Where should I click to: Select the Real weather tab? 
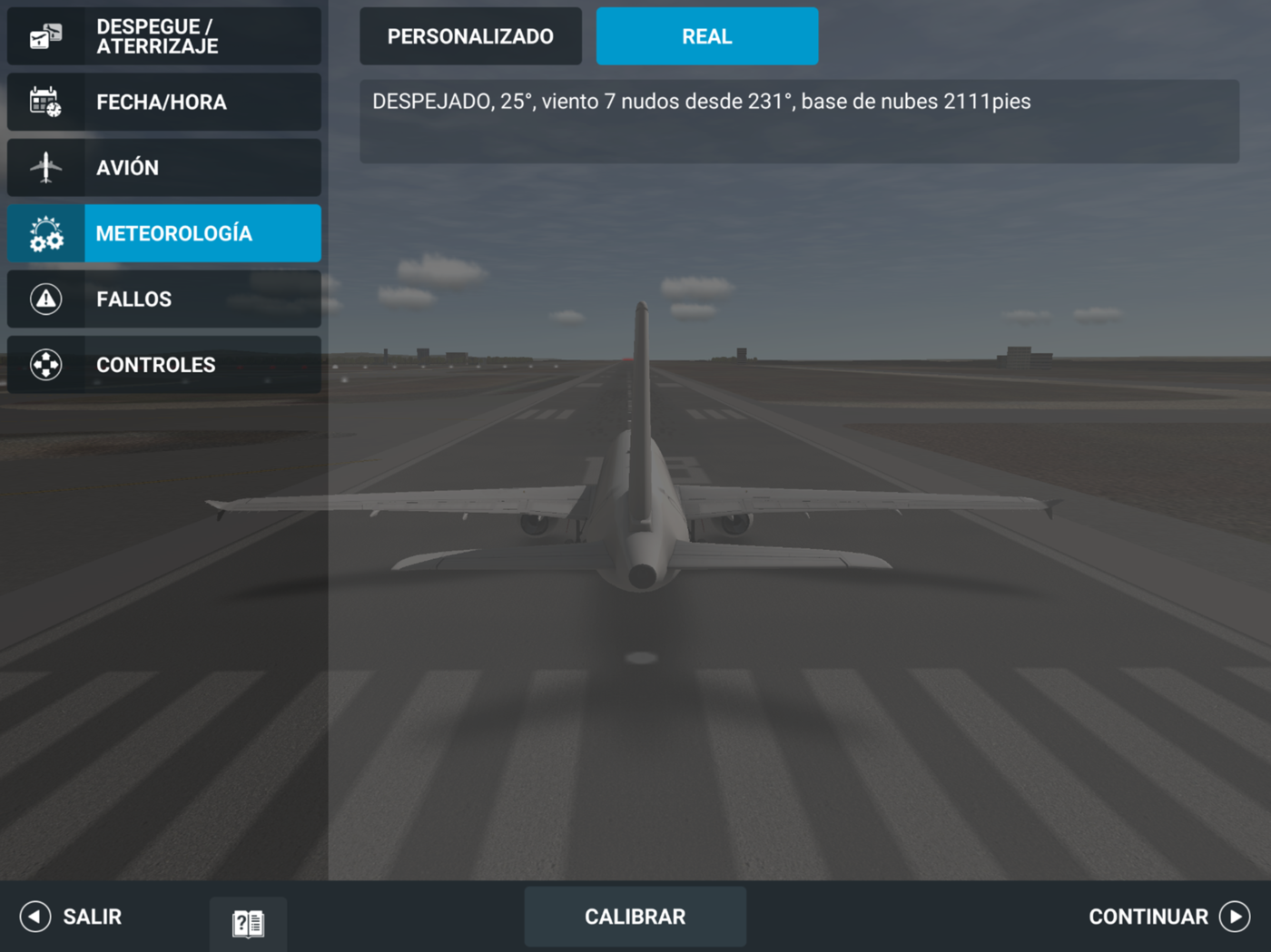(x=706, y=36)
